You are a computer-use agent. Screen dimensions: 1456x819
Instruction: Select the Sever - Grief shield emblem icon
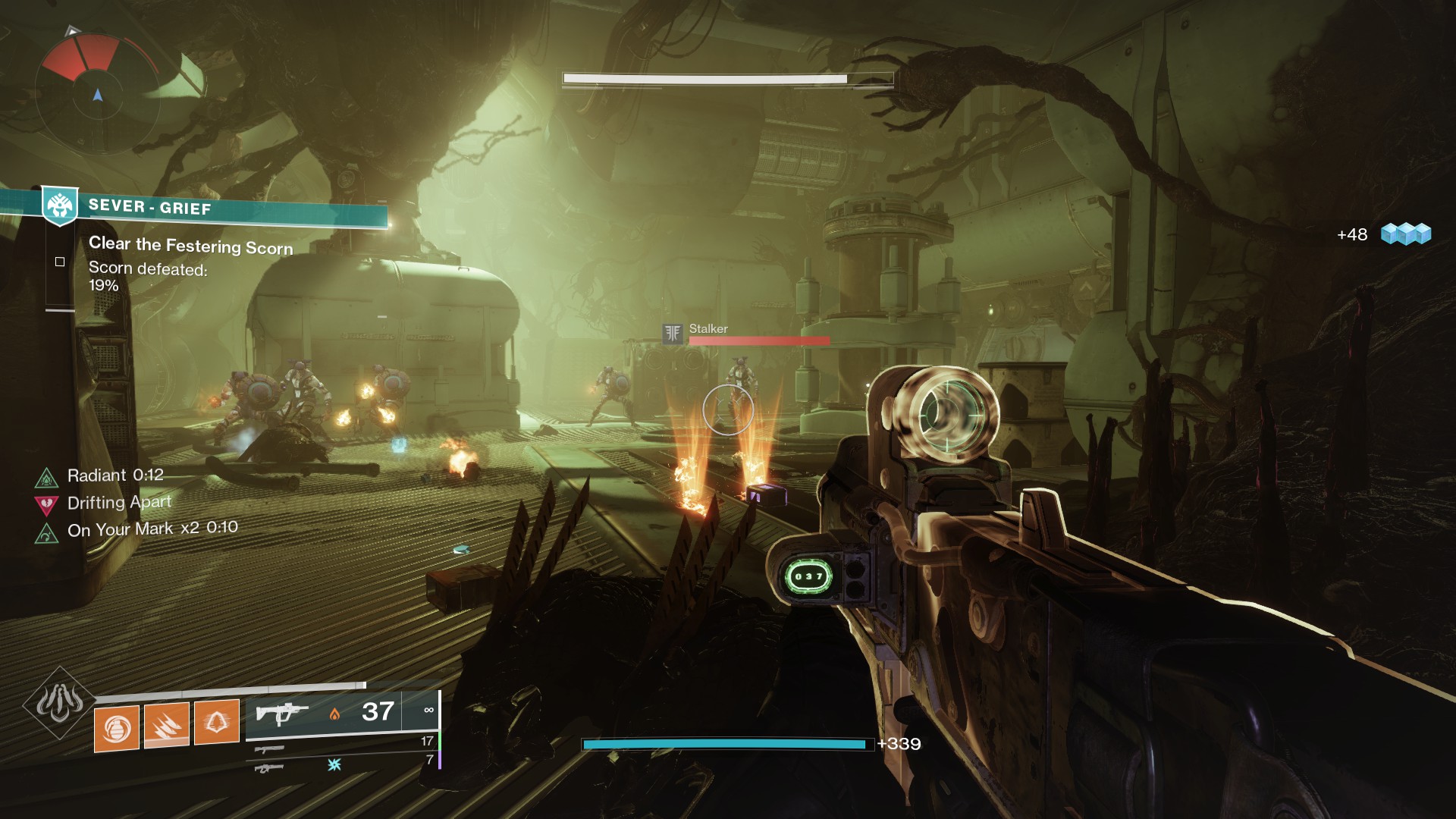[x=59, y=205]
